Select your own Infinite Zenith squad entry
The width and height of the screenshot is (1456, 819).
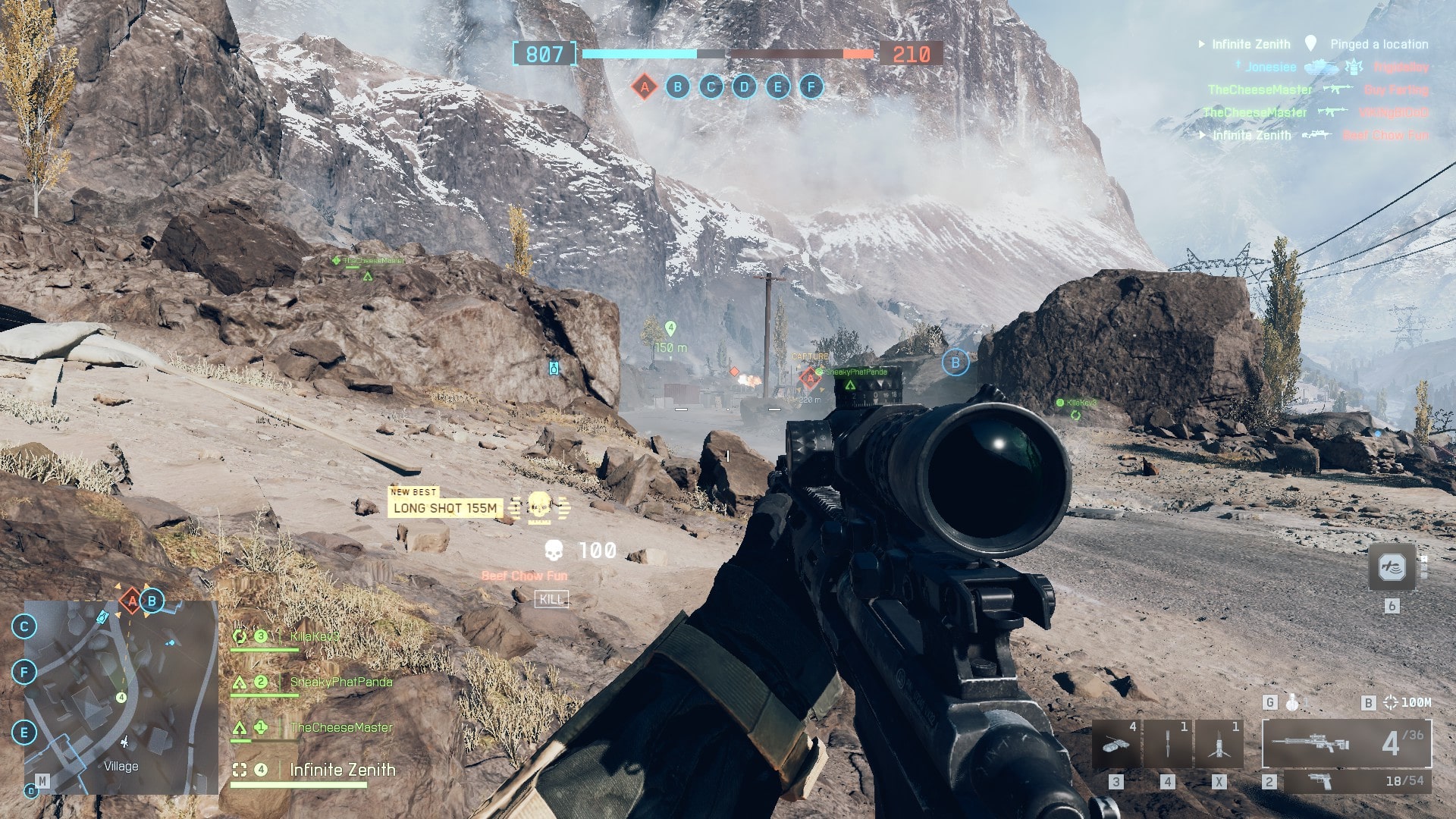pyautogui.click(x=342, y=770)
